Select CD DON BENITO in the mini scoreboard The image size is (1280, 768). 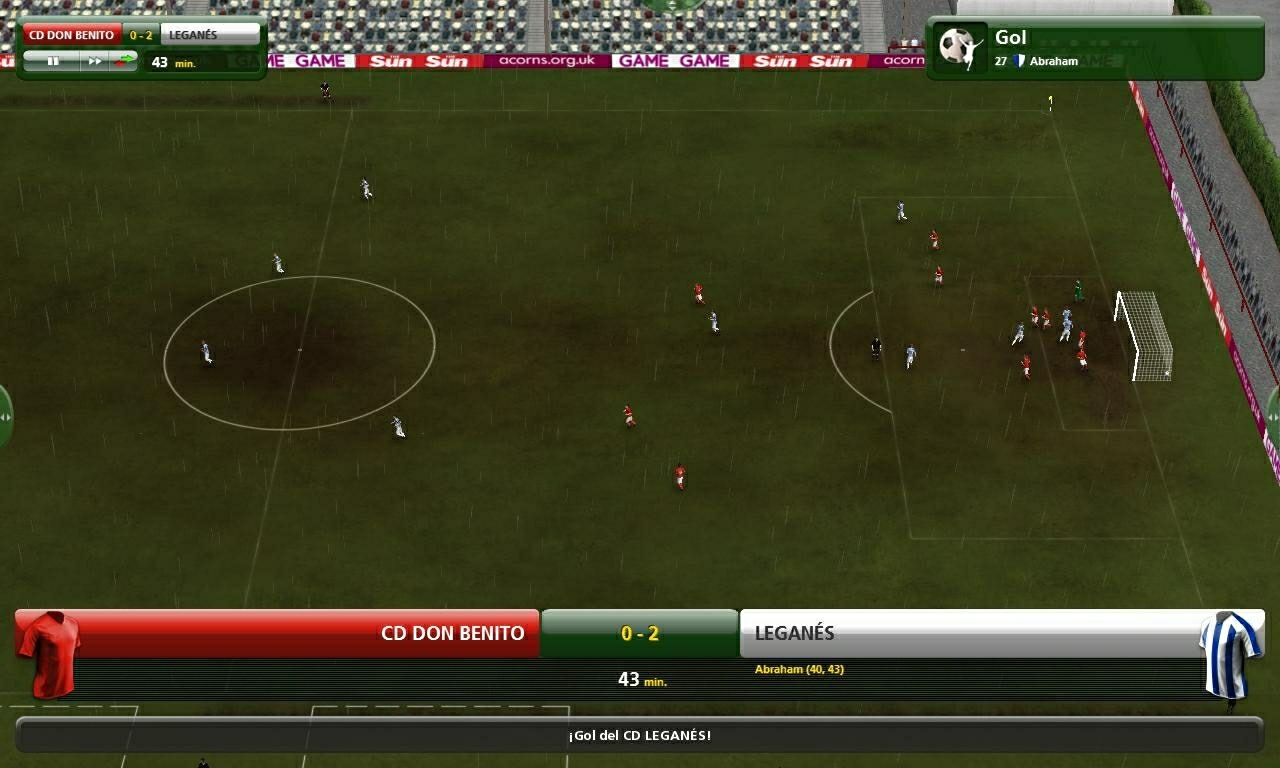coord(70,33)
